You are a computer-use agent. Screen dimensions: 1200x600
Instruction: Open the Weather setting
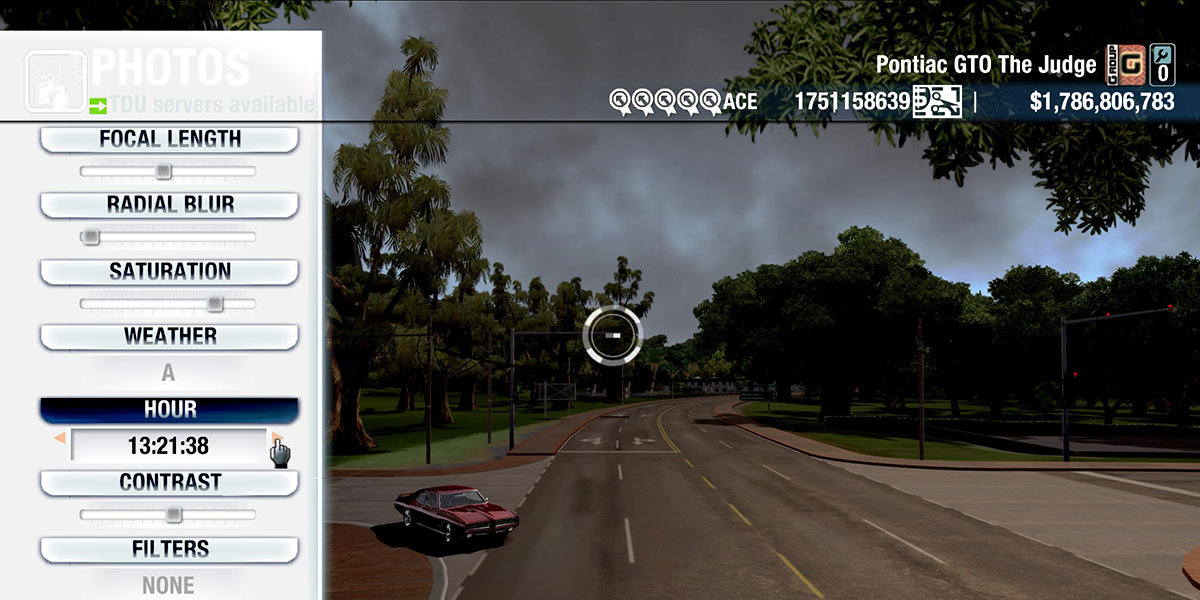pyautogui.click(x=169, y=337)
